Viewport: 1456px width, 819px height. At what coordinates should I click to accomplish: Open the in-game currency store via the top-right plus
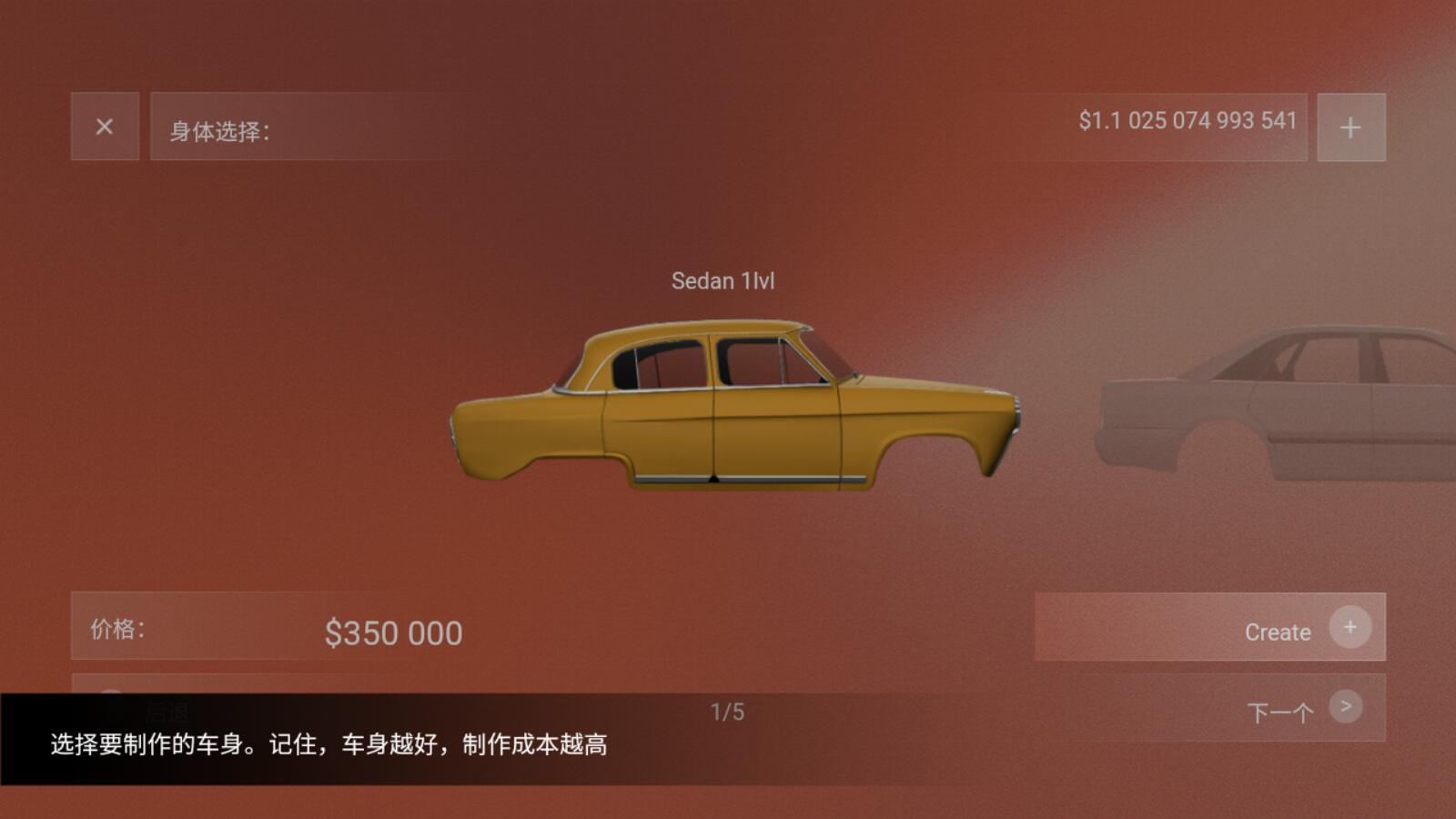coord(1350,126)
